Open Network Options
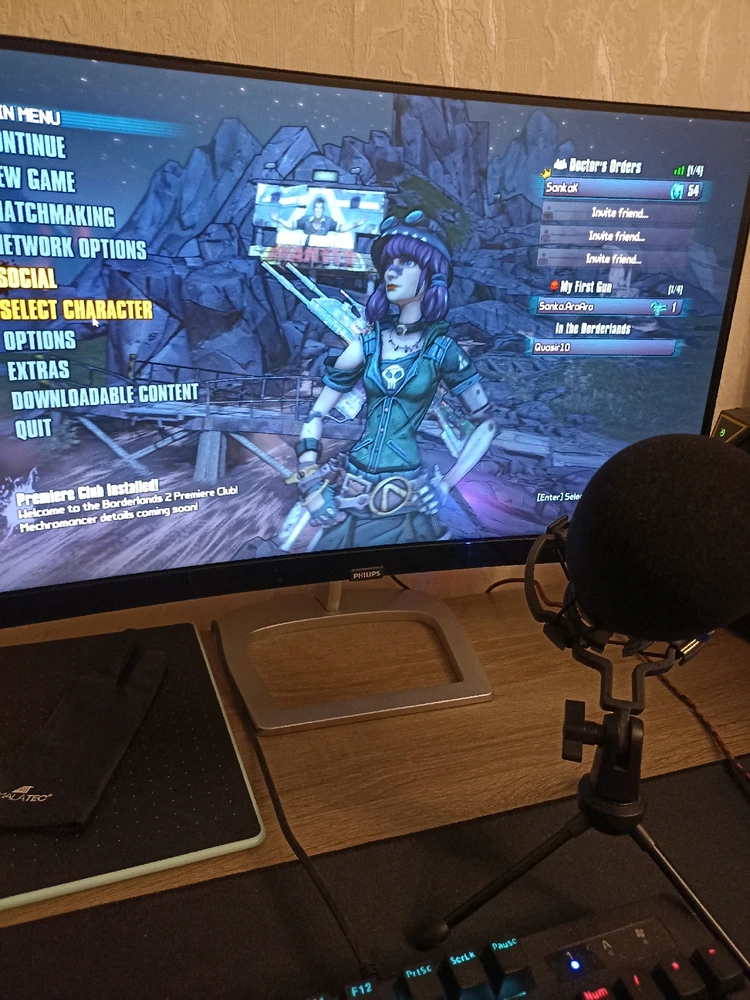This screenshot has height=1000, width=750. pos(73,247)
